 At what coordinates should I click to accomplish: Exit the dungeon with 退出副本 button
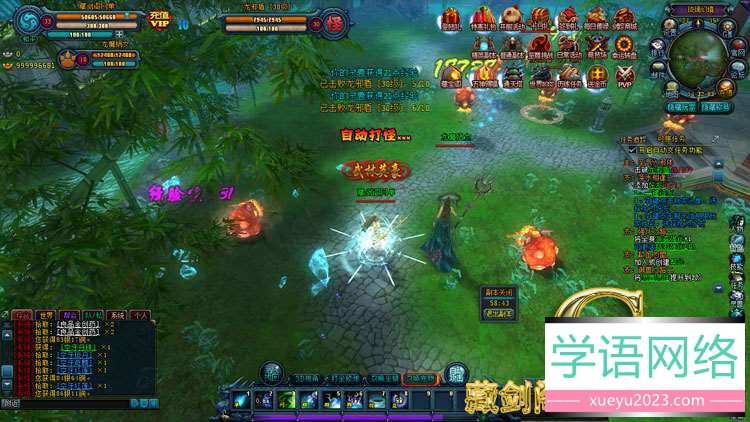pos(498,313)
